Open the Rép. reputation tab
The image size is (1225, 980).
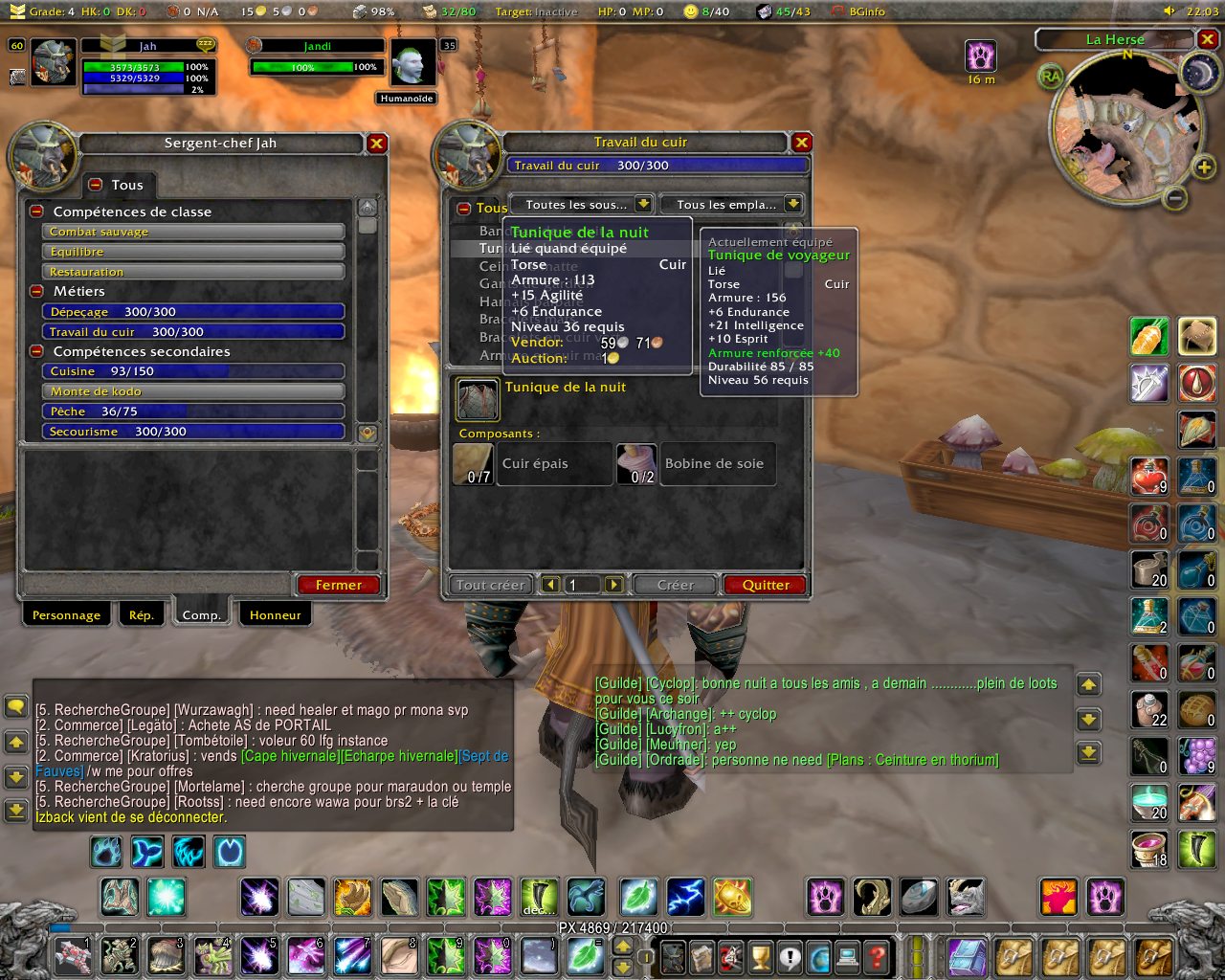click(x=141, y=615)
